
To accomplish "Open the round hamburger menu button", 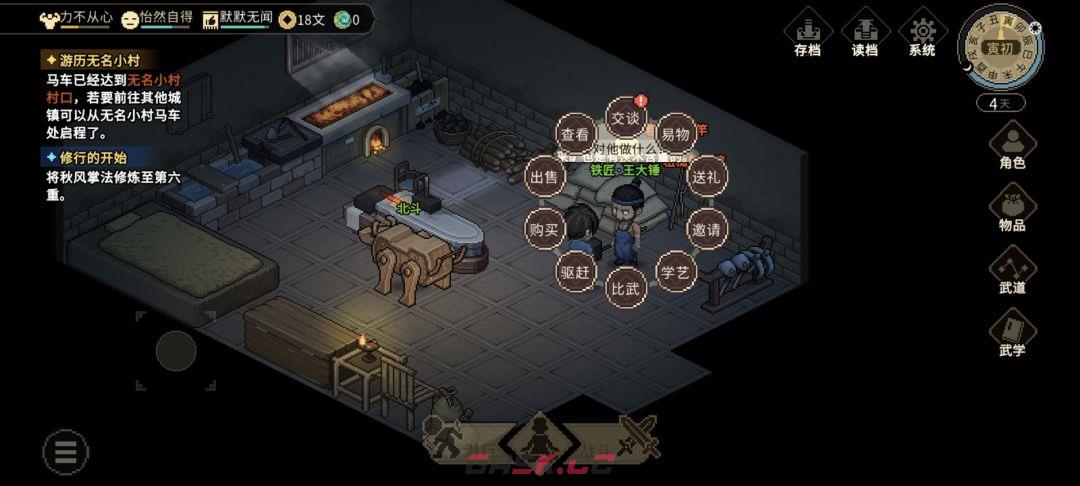I will click(66, 452).
